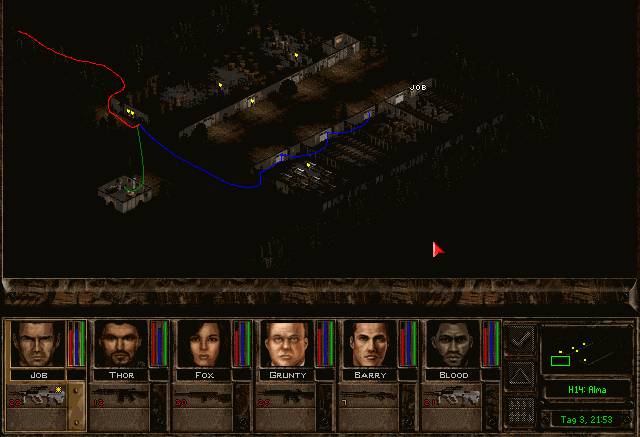Click the checkmark end-turn button
The image size is (640, 437).
[x=520, y=340]
